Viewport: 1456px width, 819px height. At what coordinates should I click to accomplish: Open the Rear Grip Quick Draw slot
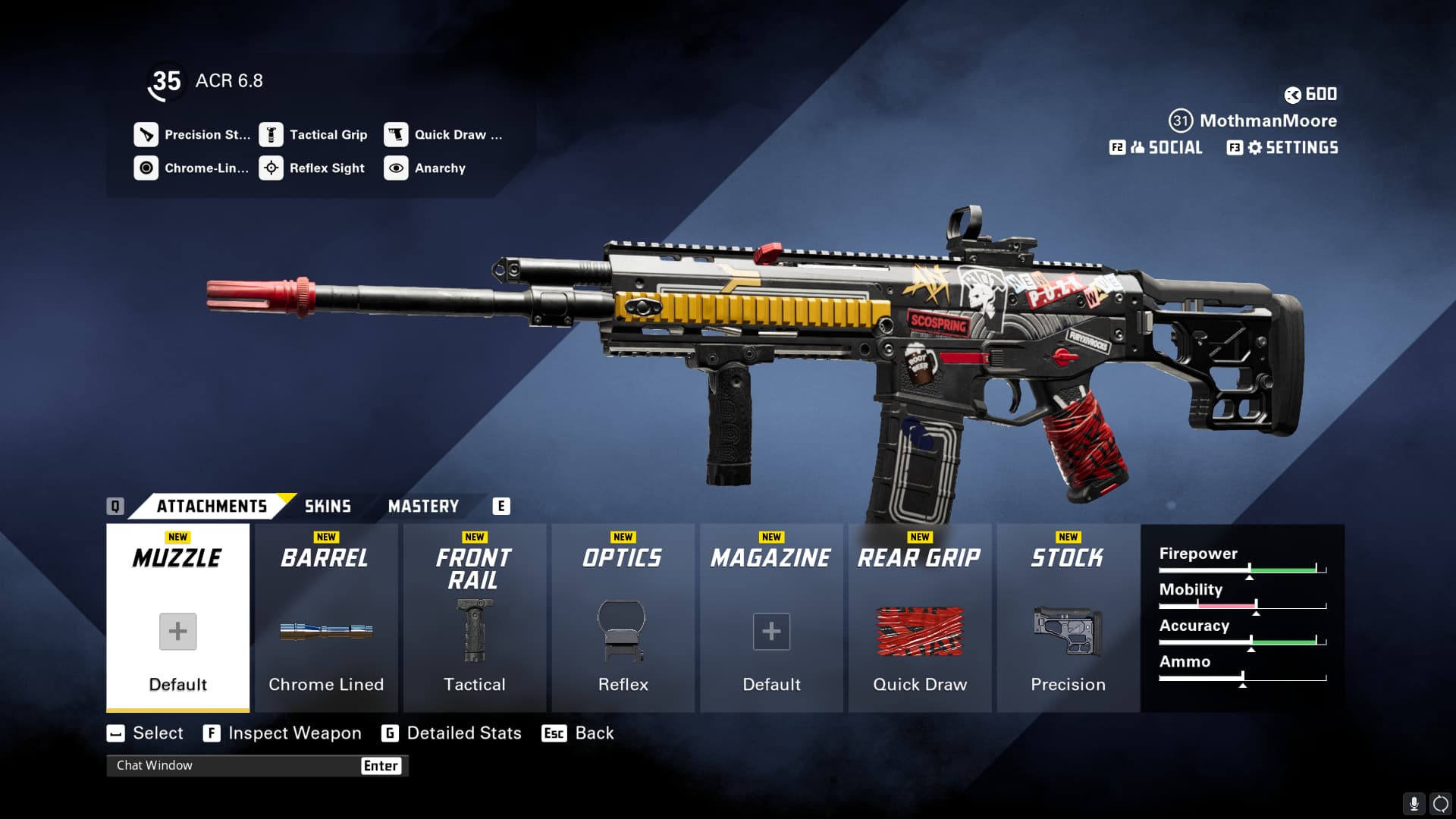[920, 618]
